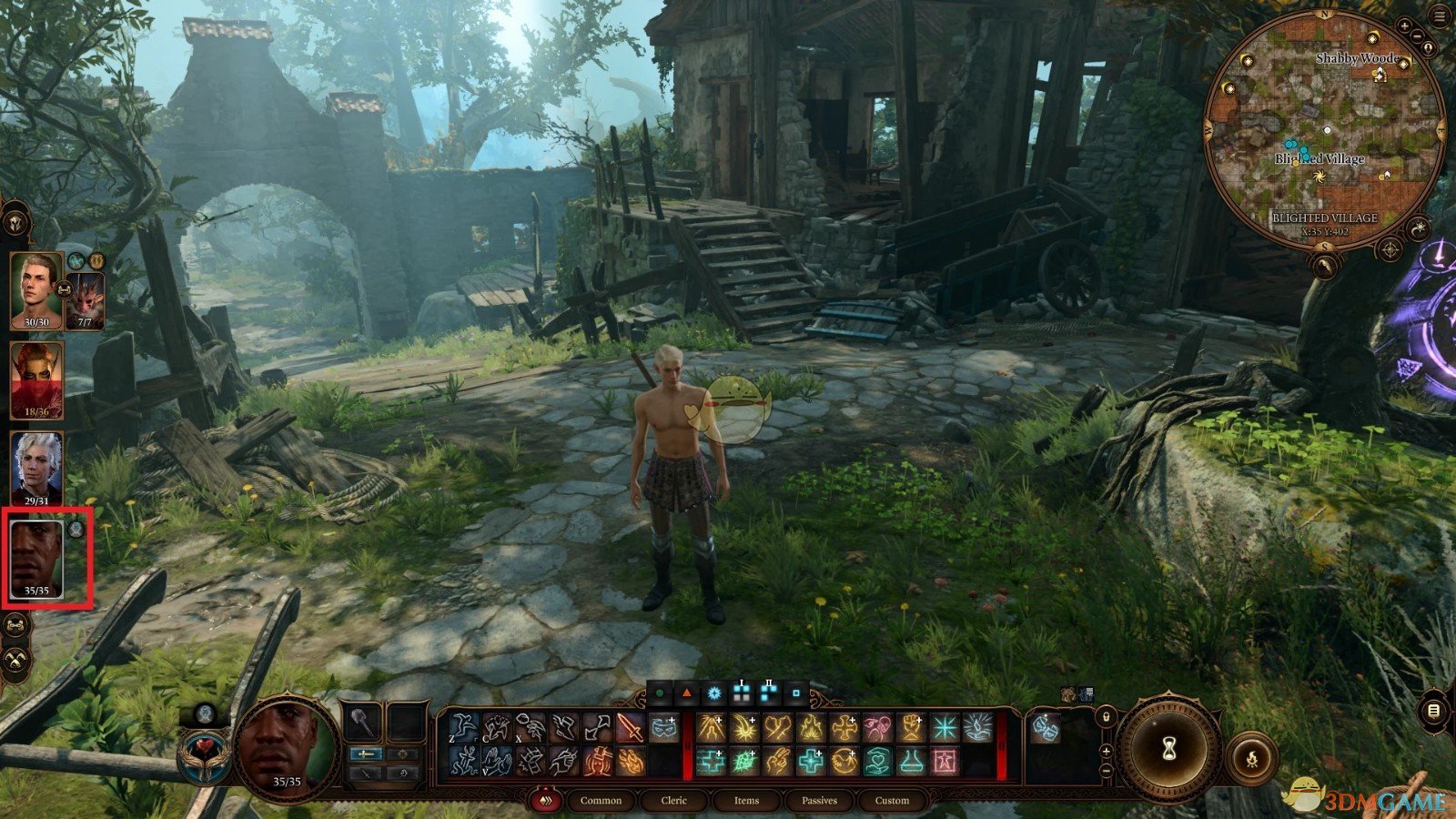Switch to the Cleric hotbar tab
Image resolution: width=1456 pixels, height=819 pixels.
tap(674, 801)
